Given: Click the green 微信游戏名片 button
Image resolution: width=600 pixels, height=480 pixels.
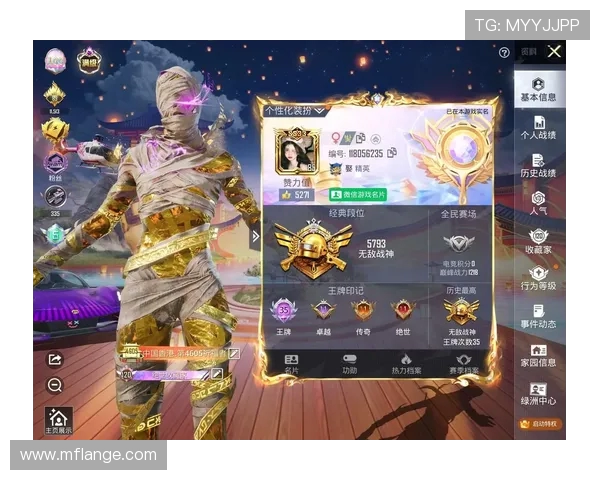Looking at the screenshot, I should [354, 195].
